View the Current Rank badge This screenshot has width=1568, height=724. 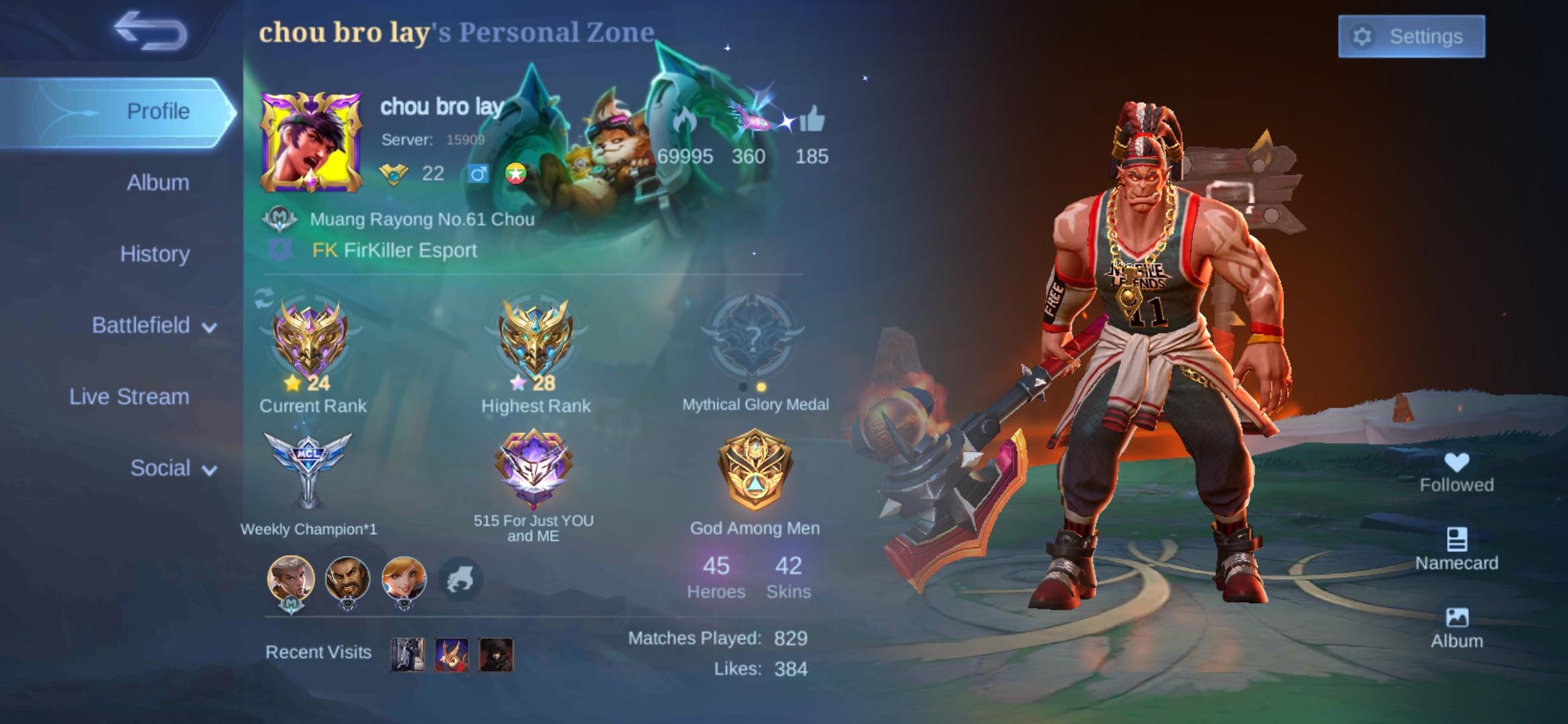[x=310, y=341]
